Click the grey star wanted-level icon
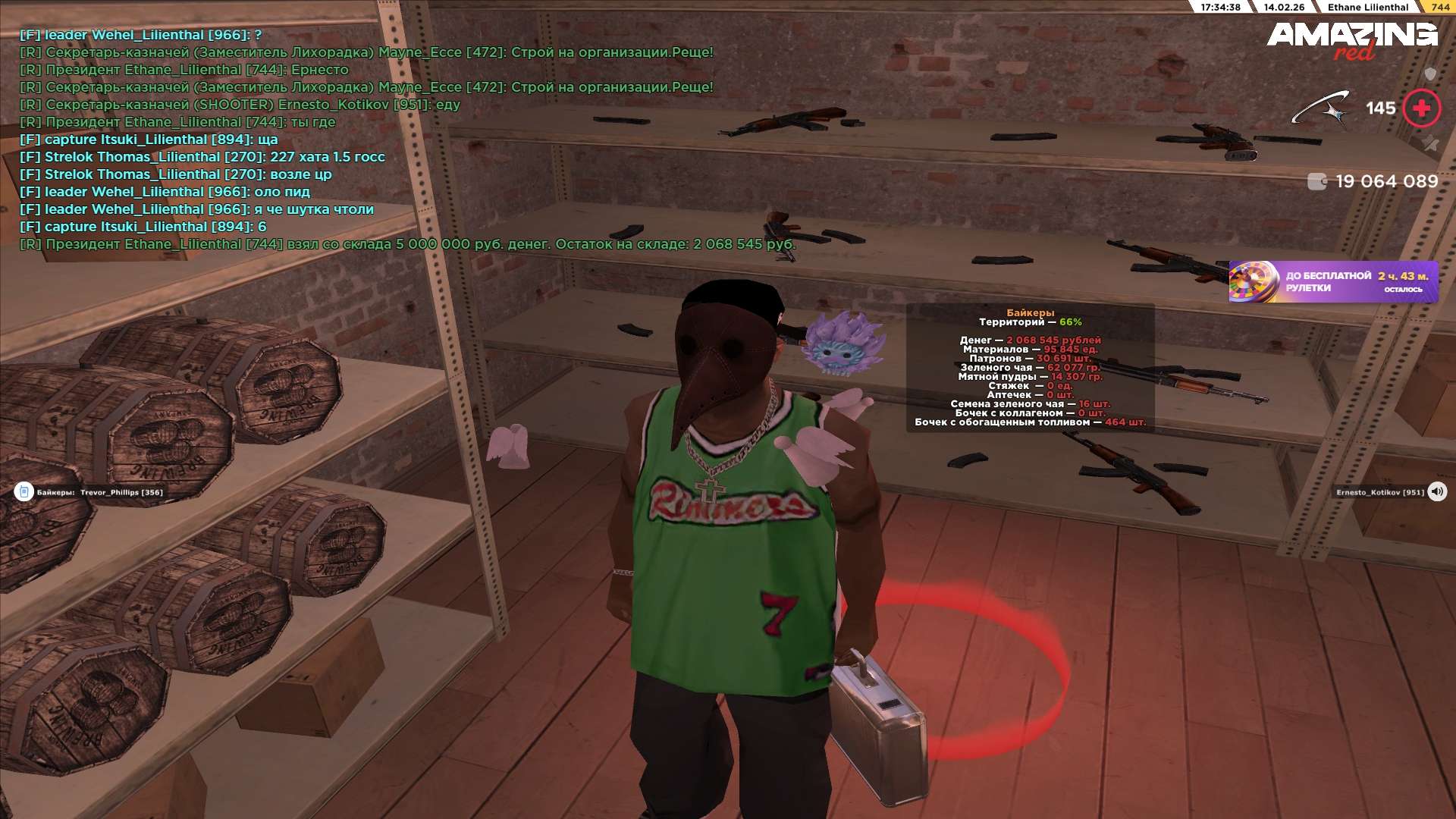The width and height of the screenshot is (1456, 819). [1430, 143]
